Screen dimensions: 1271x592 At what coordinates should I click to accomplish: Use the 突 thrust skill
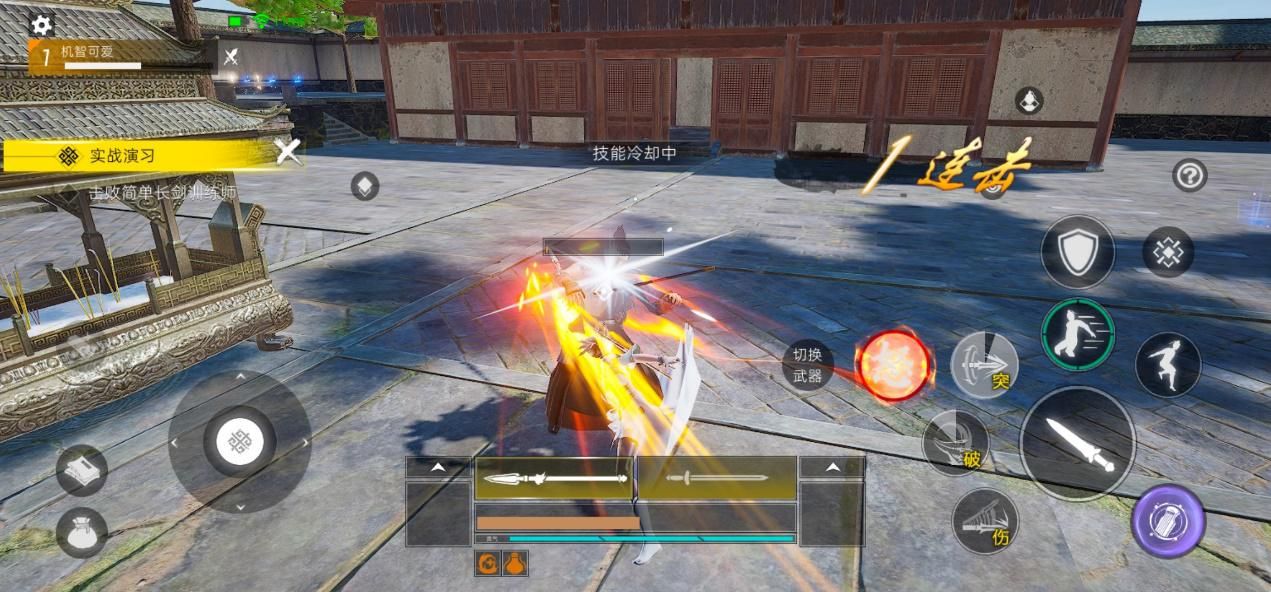984,366
